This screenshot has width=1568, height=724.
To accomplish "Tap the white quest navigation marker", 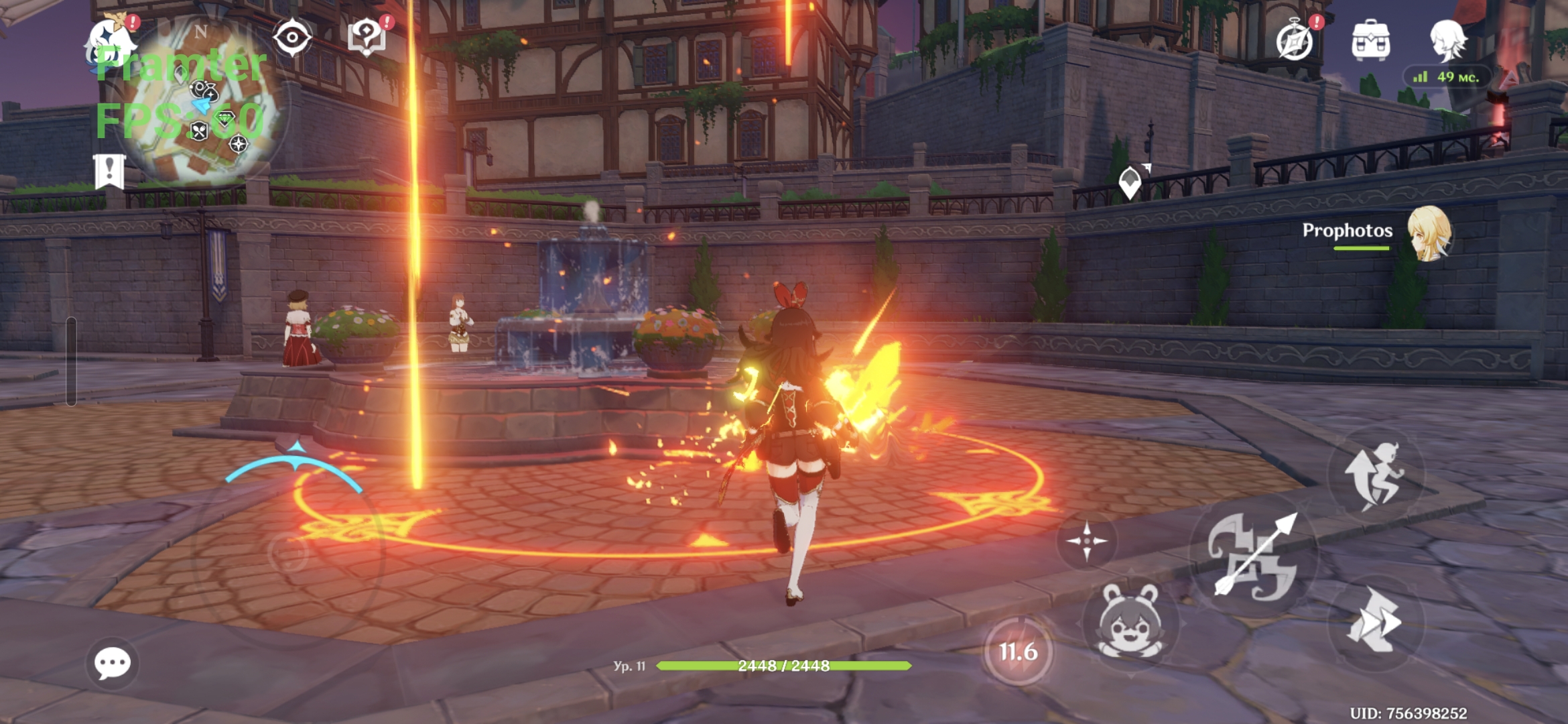I will 1130,182.
